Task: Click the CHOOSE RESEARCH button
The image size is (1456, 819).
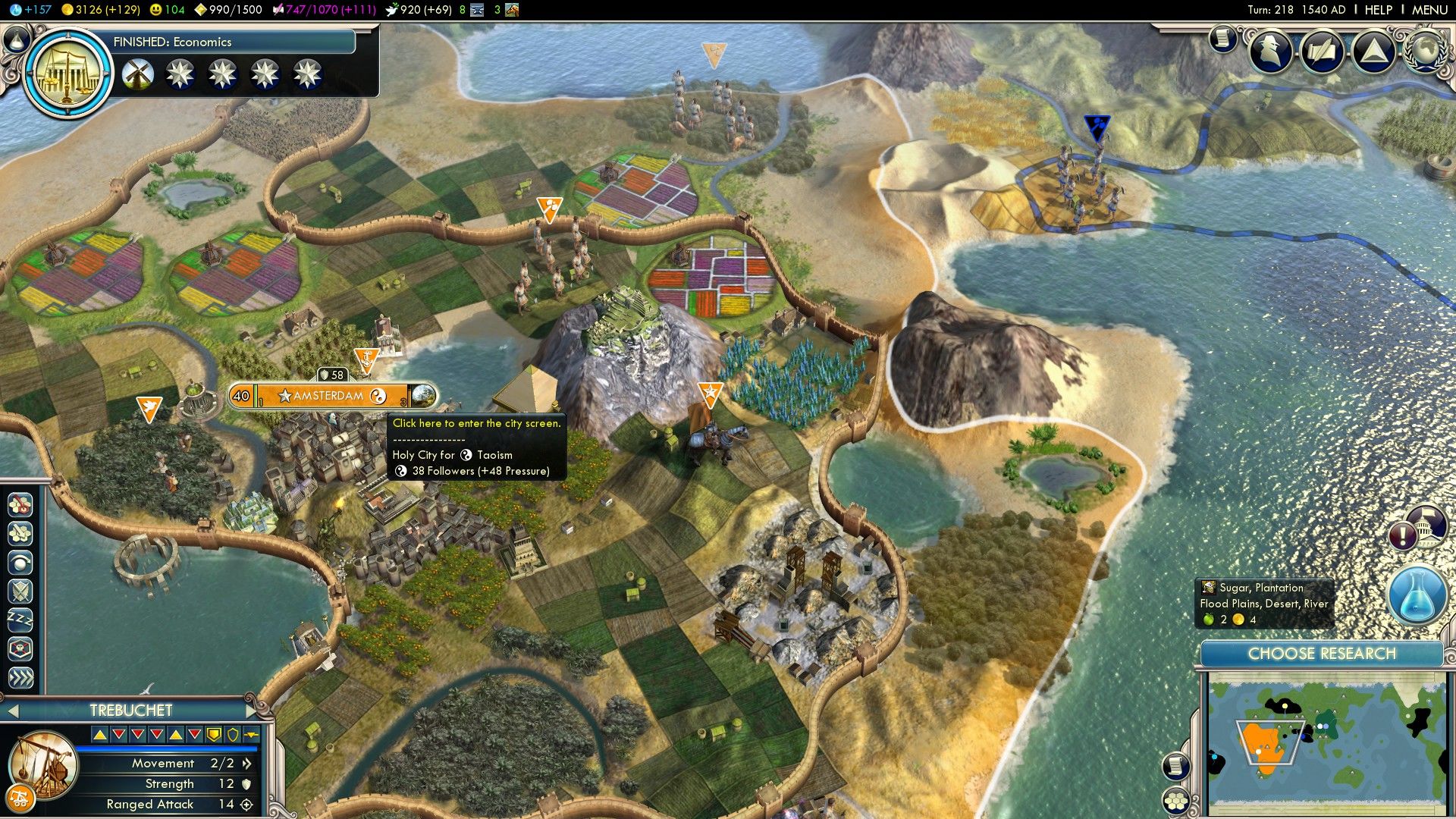Action: pos(1321,654)
